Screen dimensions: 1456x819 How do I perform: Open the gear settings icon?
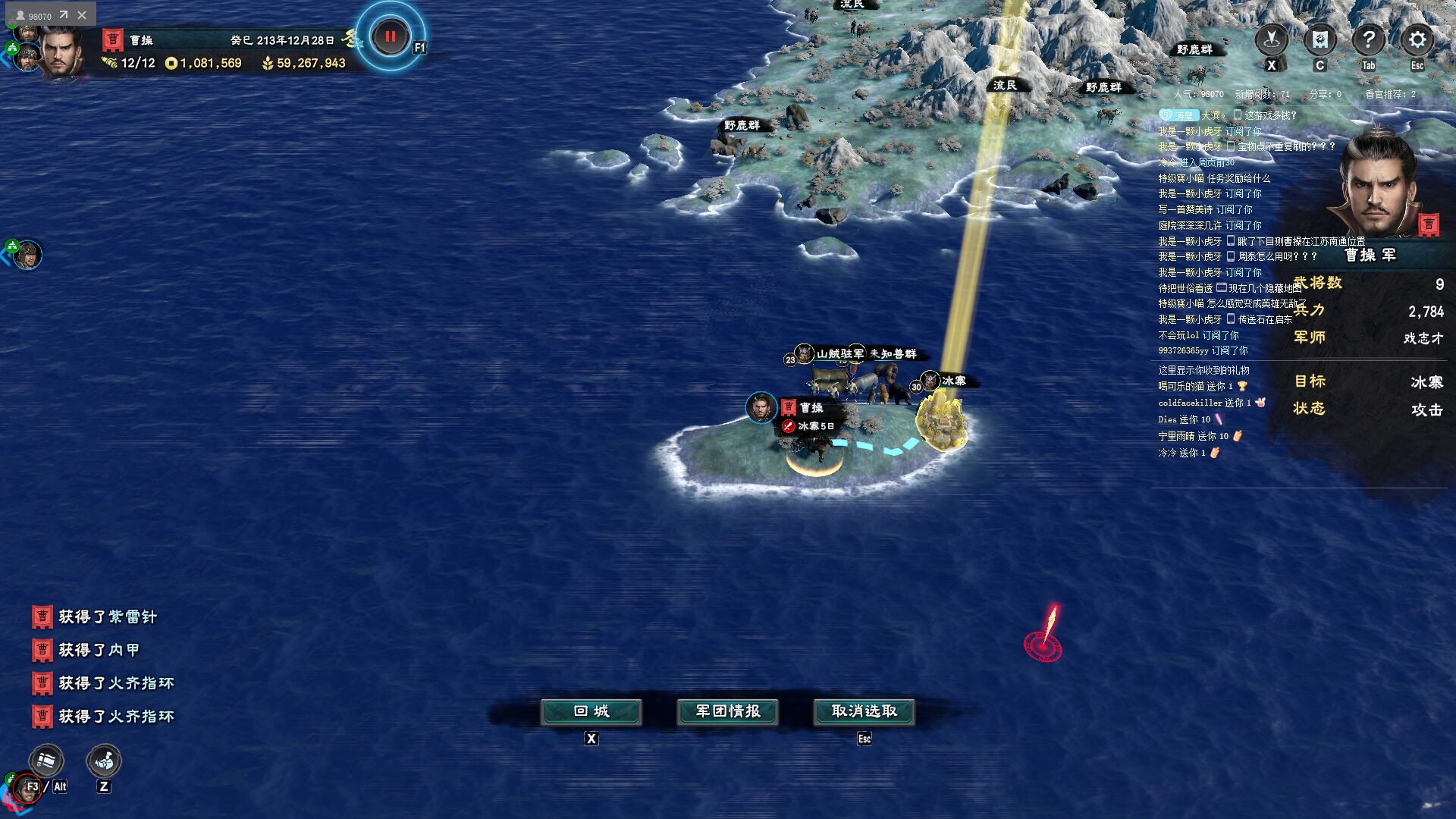[x=1417, y=39]
